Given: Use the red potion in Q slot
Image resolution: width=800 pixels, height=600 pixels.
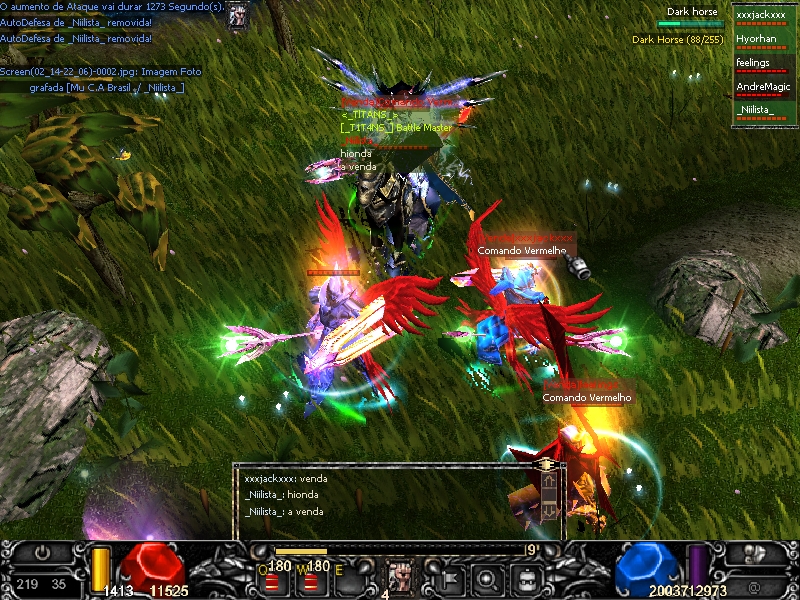Looking at the screenshot, I should click(x=272, y=580).
